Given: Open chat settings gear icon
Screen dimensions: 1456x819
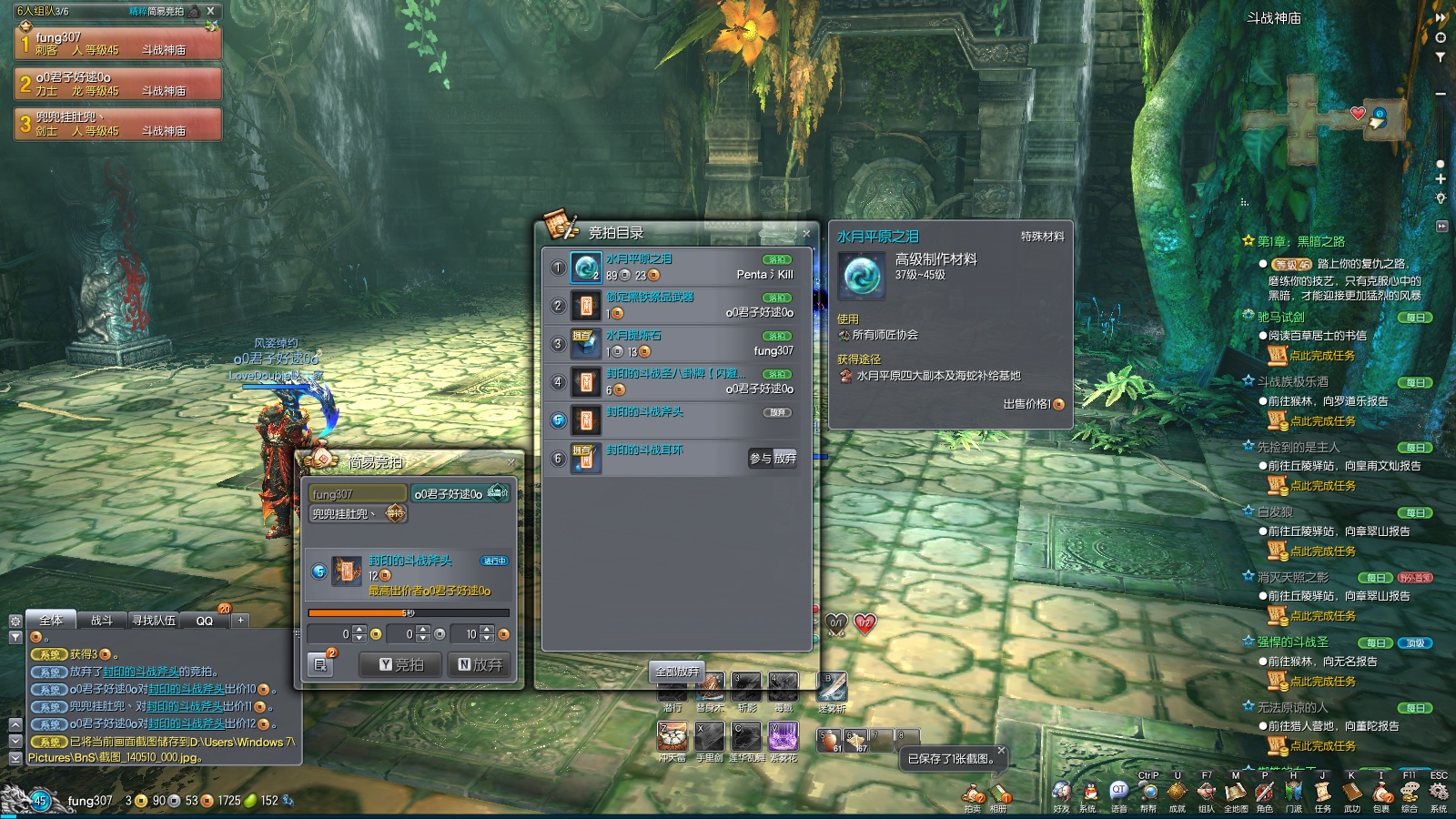Looking at the screenshot, I should 15,621.
